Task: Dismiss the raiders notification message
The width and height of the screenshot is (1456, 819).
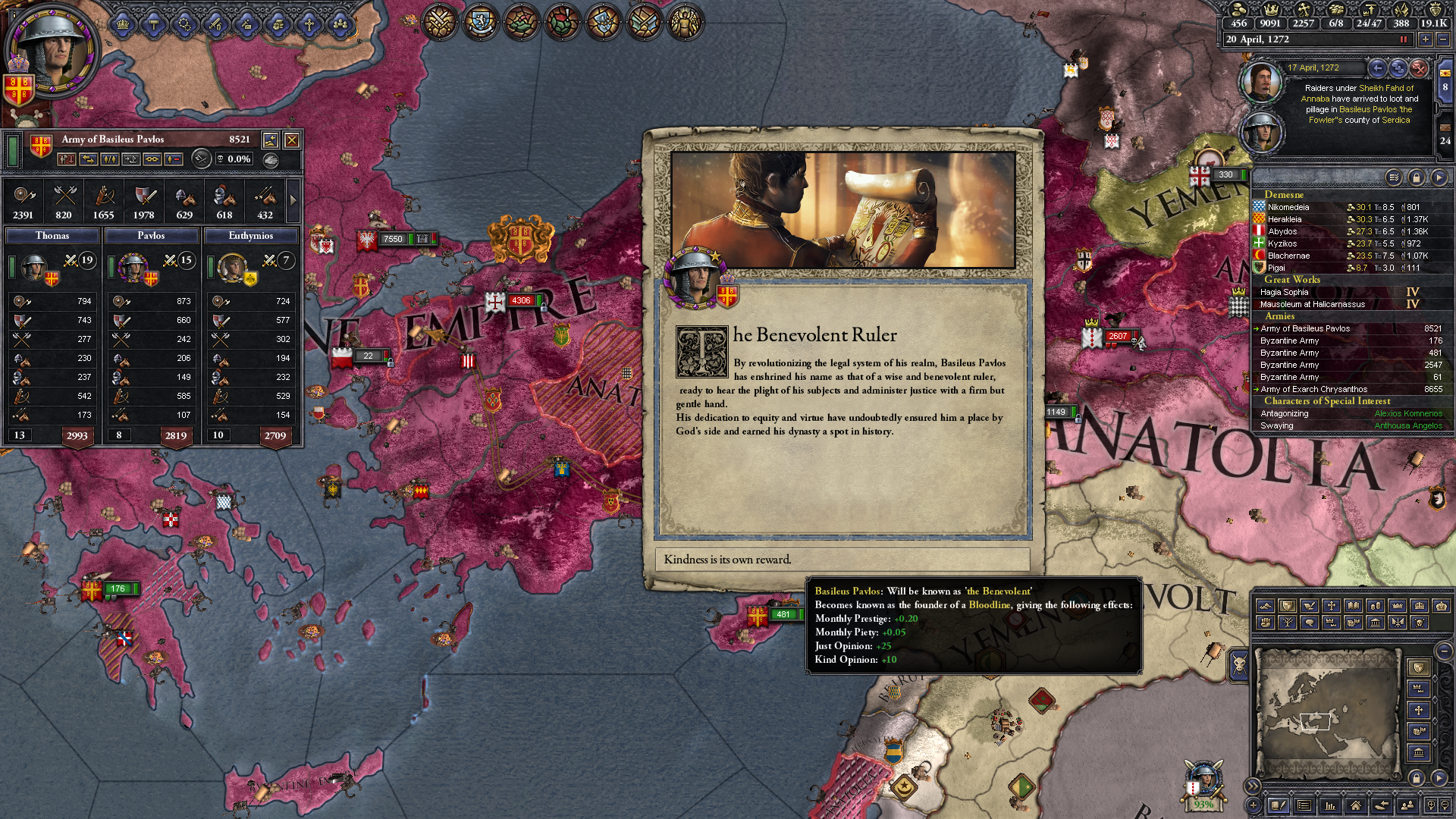Action: coord(1419,68)
